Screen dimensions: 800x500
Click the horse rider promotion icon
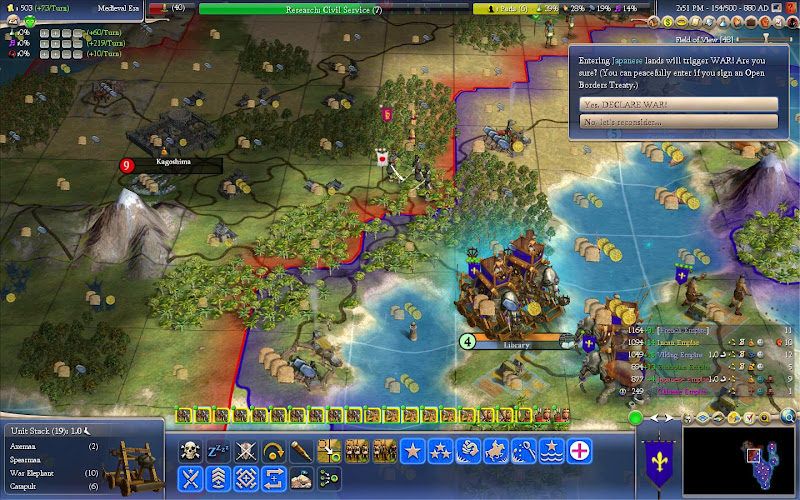(x=495, y=451)
